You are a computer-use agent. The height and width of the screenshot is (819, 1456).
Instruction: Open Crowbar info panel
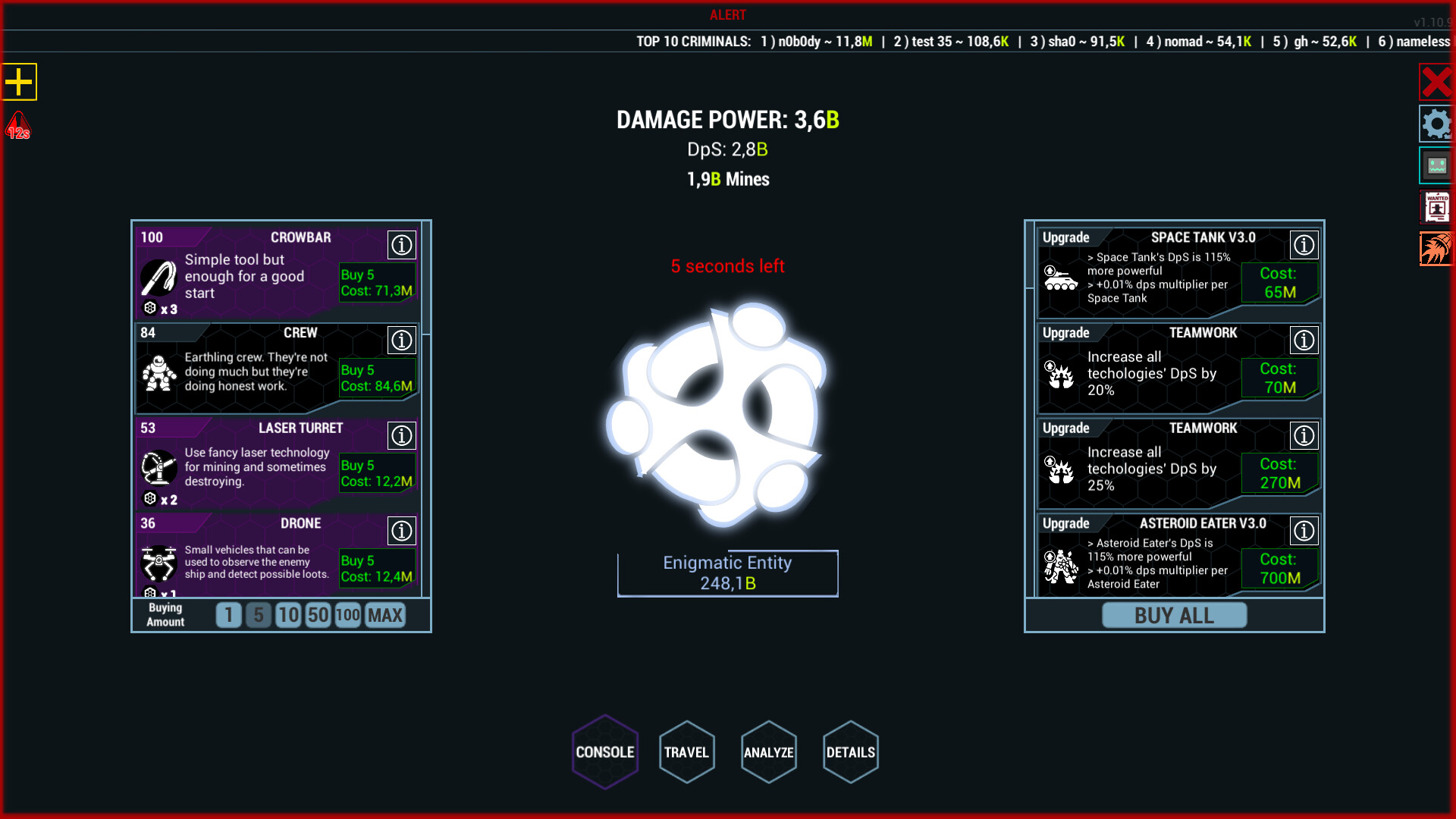pyautogui.click(x=402, y=244)
